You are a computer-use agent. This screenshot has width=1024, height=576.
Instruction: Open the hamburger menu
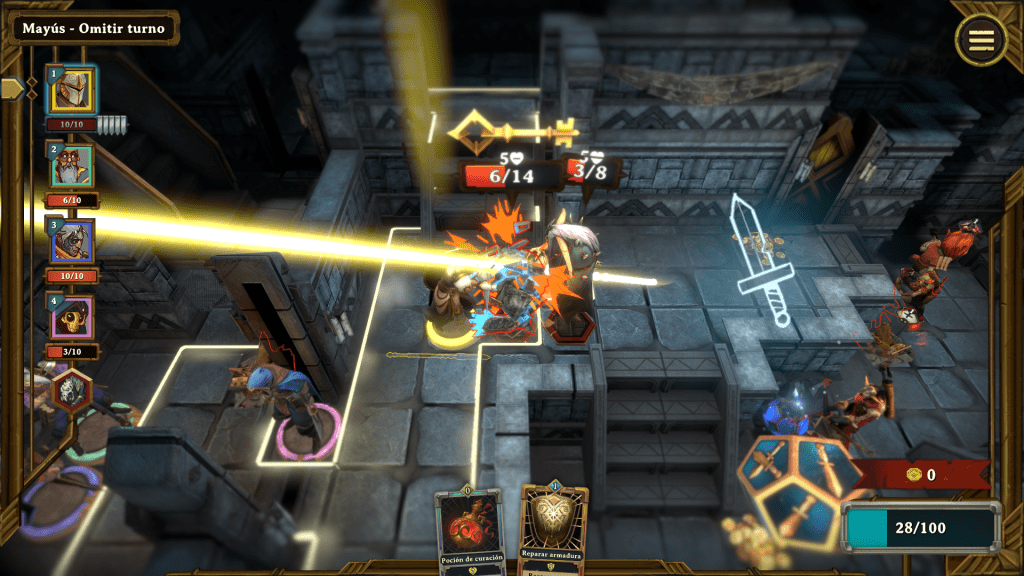[980, 40]
